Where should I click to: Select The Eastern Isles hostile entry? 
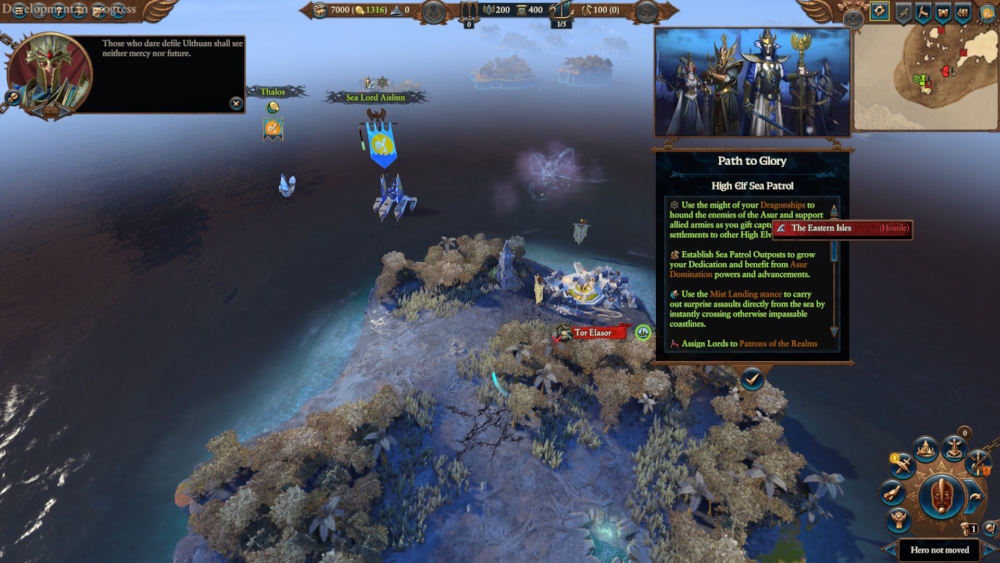coord(842,229)
